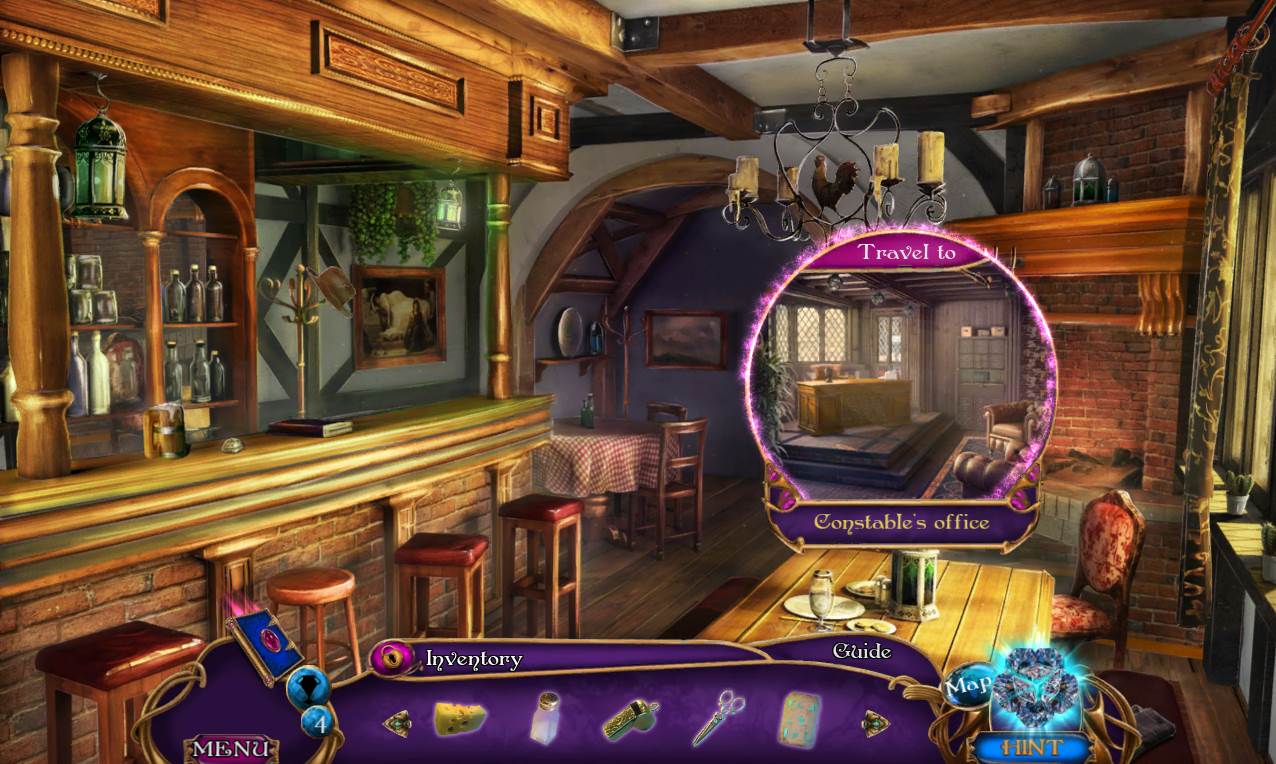1276x764 pixels.
Task: Open the Map
Action: point(966,686)
